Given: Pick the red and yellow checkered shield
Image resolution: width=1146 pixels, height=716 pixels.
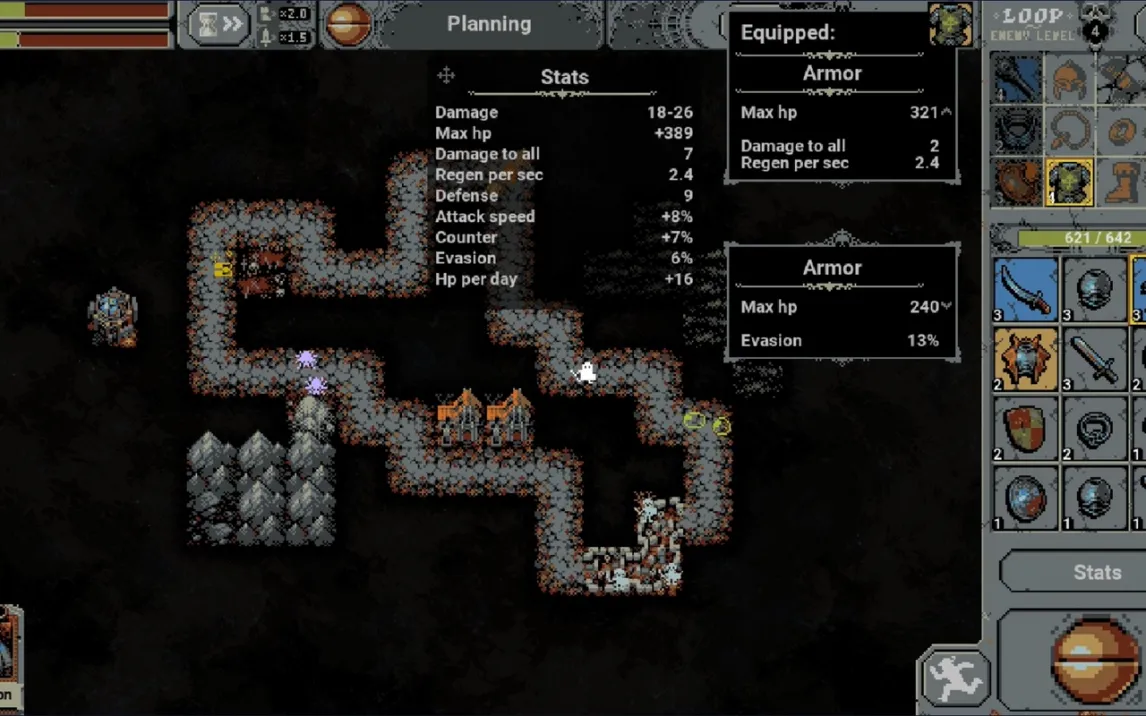Looking at the screenshot, I should pos(1026,427).
